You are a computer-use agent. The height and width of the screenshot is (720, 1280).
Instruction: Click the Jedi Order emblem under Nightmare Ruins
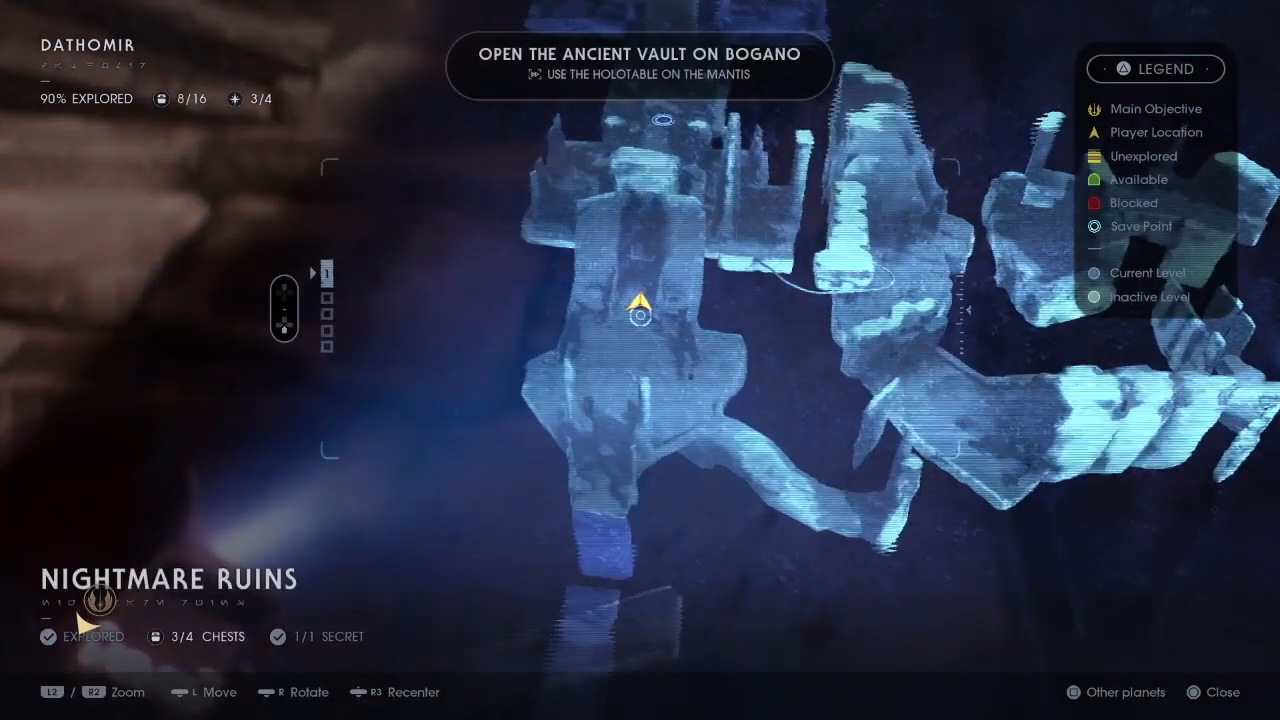coord(99,600)
